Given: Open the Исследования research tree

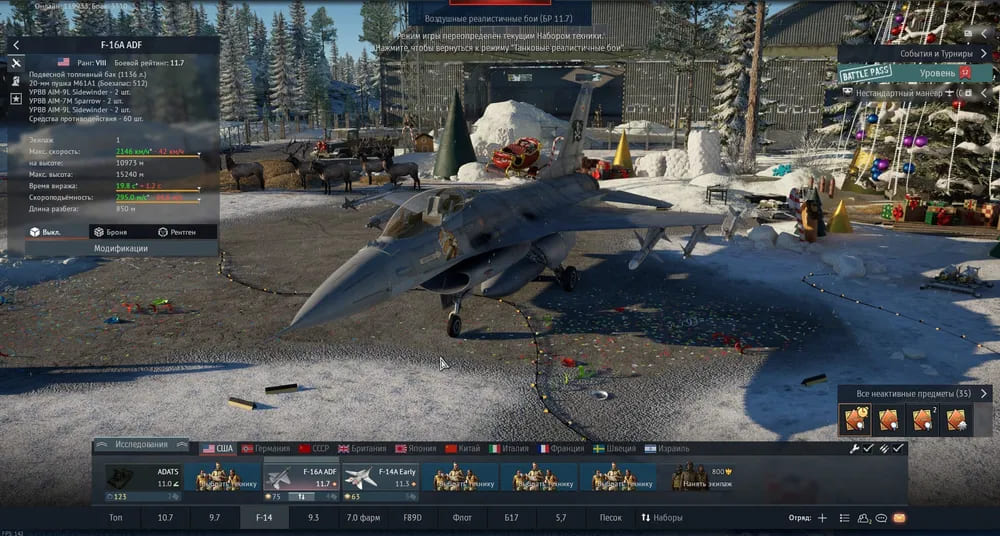Looking at the screenshot, I should (x=141, y=445).
